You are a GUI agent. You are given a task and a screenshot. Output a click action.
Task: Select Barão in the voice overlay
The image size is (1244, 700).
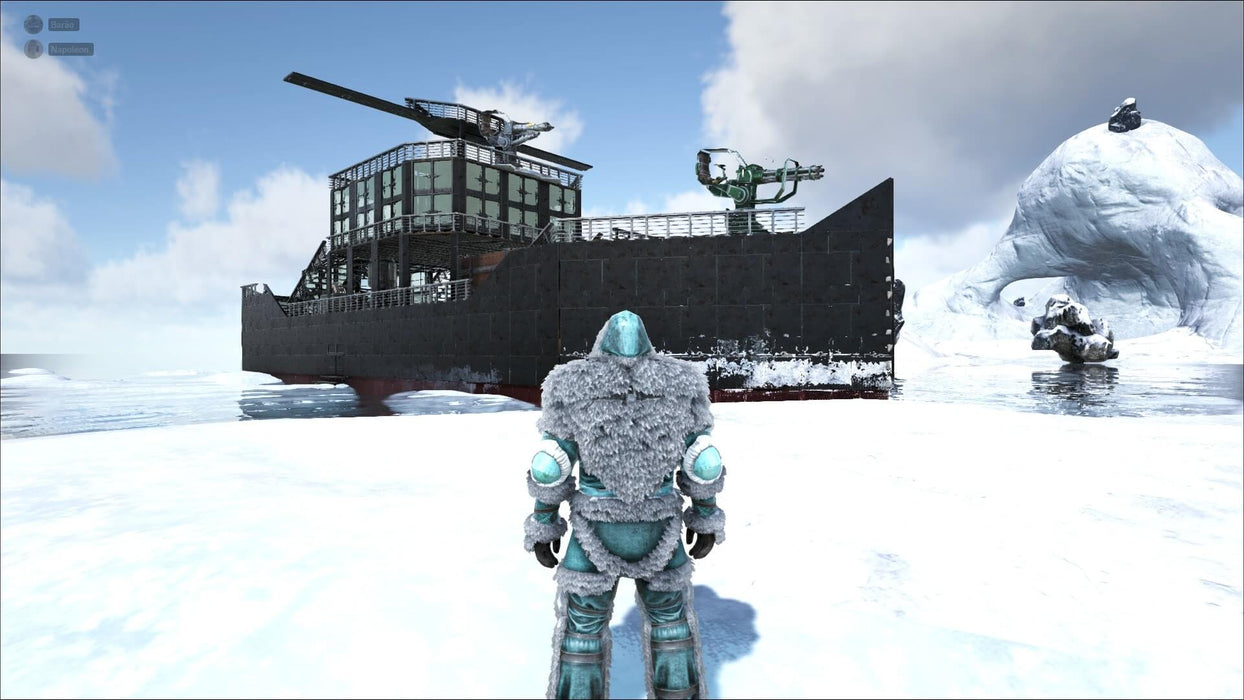pos(62,24)
